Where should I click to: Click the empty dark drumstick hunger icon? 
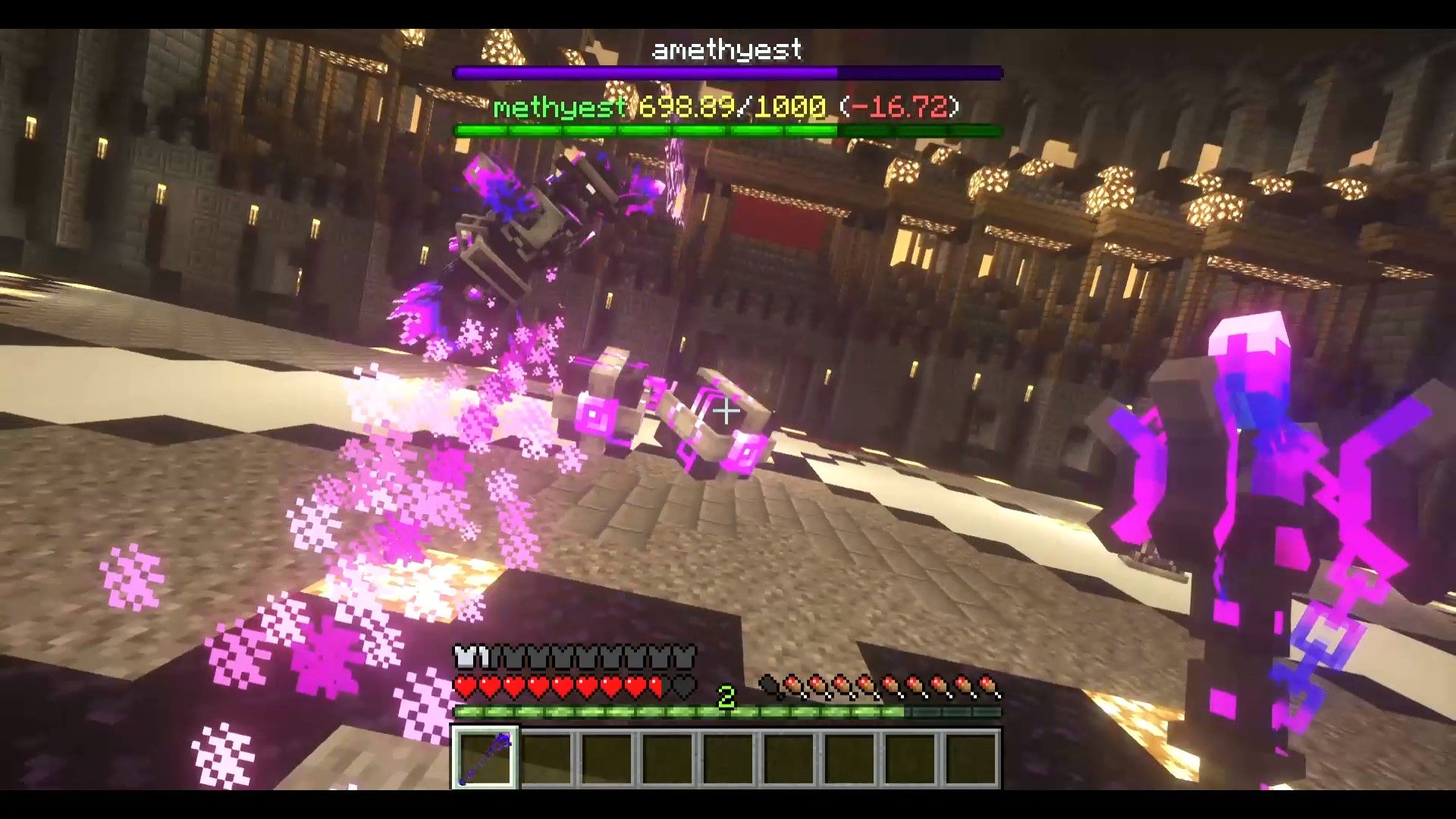768,685
